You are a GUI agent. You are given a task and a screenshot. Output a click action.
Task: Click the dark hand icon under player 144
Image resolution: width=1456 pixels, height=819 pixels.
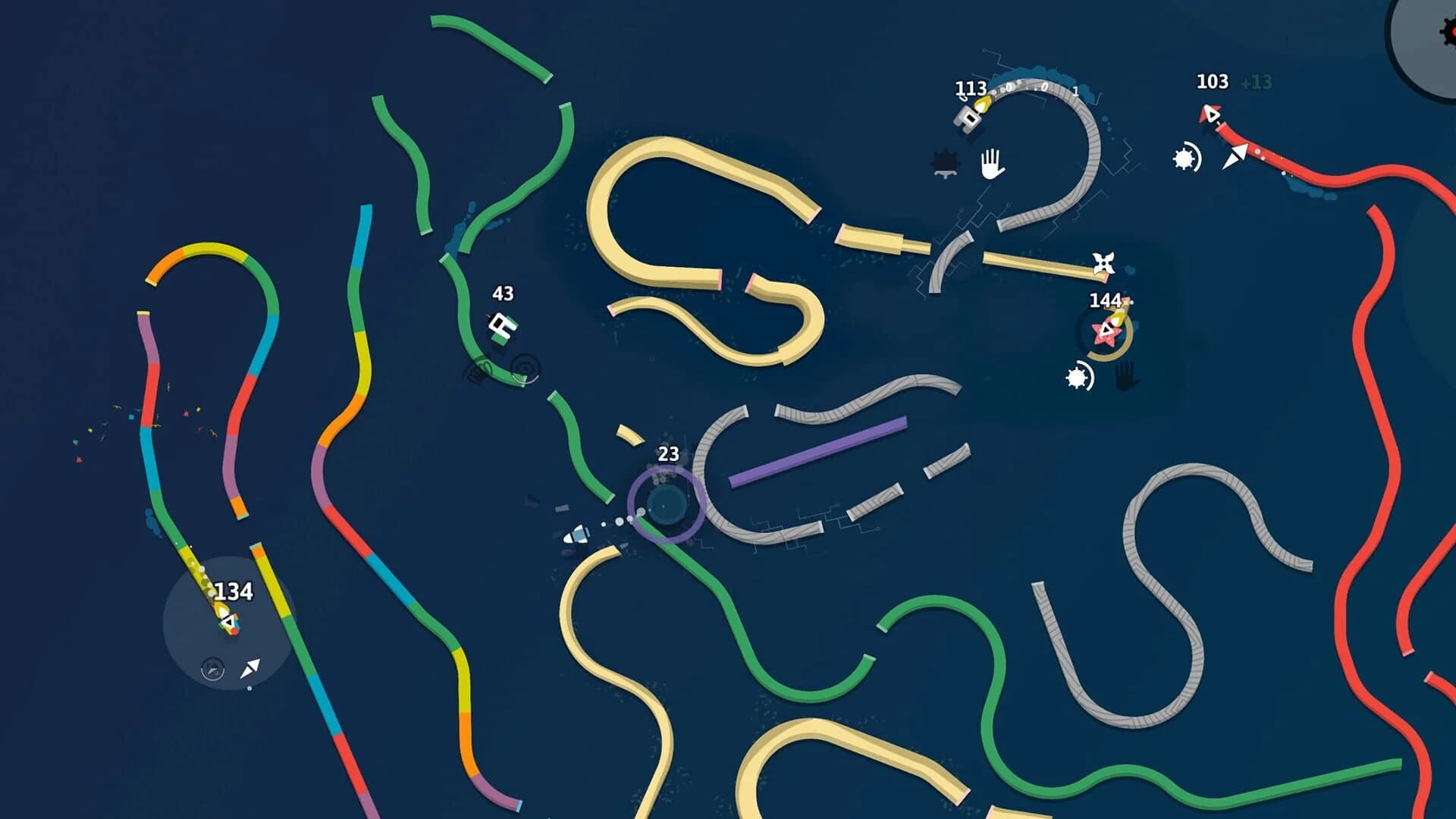(x=1125, y=378)
